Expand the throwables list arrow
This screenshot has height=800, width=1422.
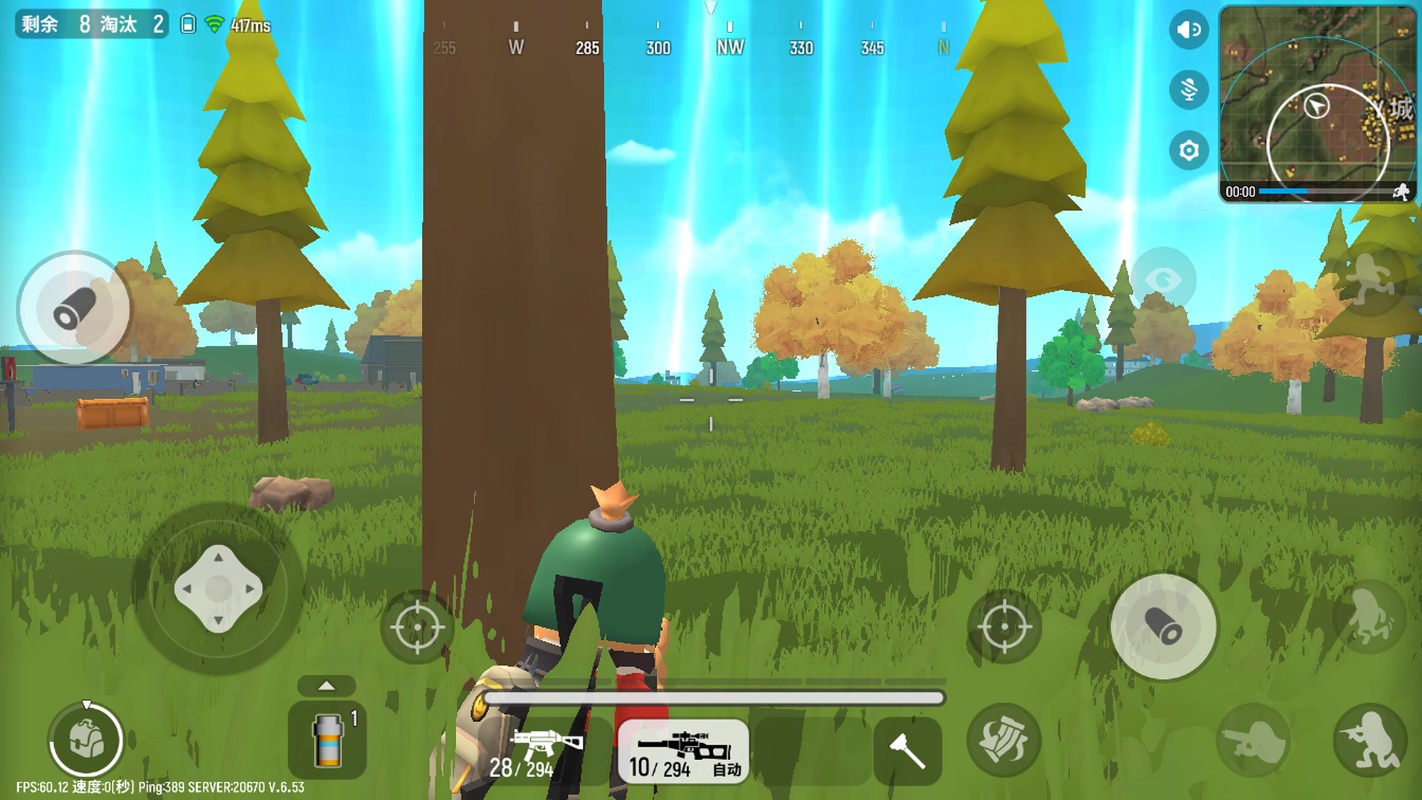[x=326, y=686]
